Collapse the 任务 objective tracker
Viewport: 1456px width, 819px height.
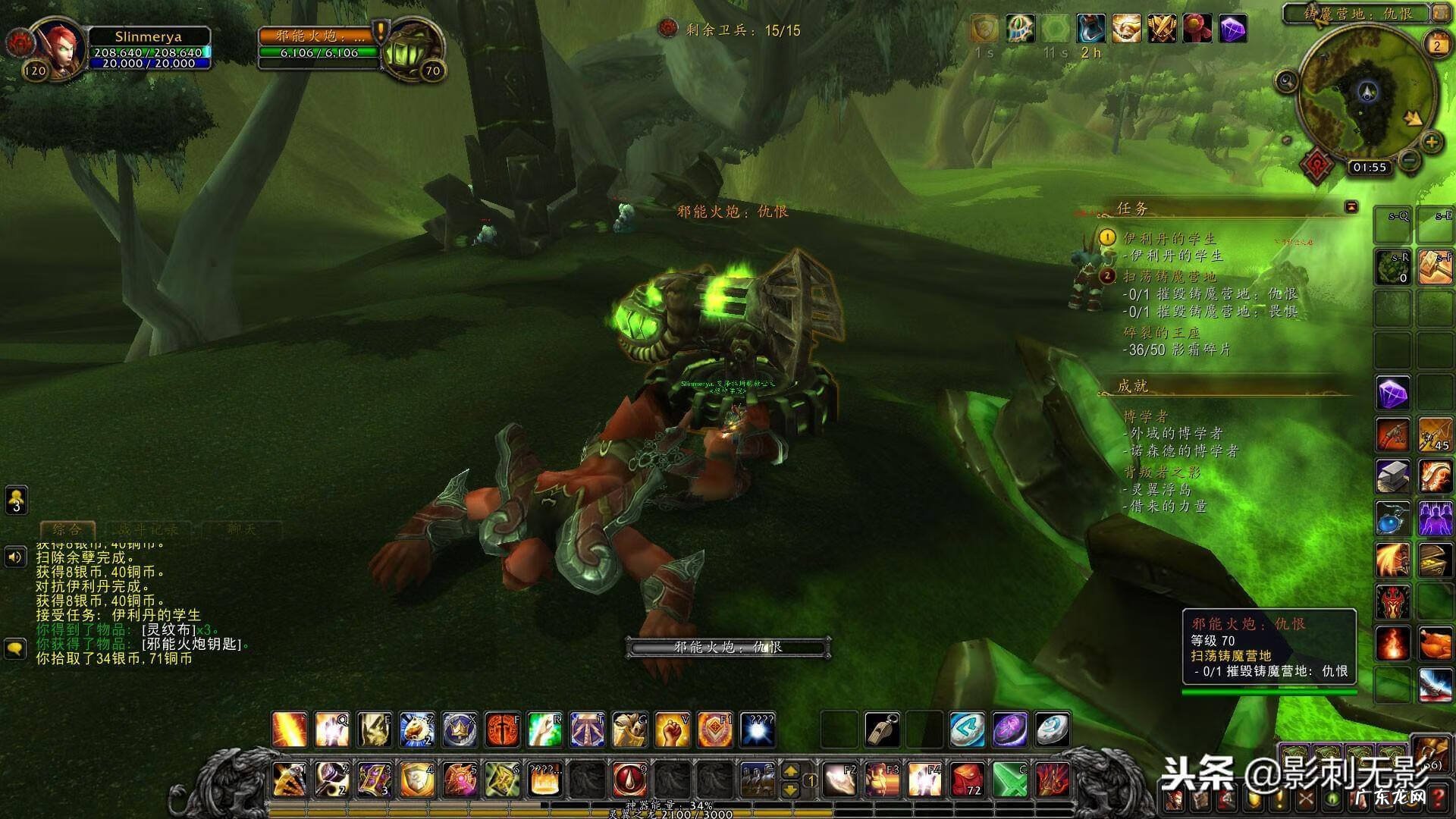(1351, 207)
